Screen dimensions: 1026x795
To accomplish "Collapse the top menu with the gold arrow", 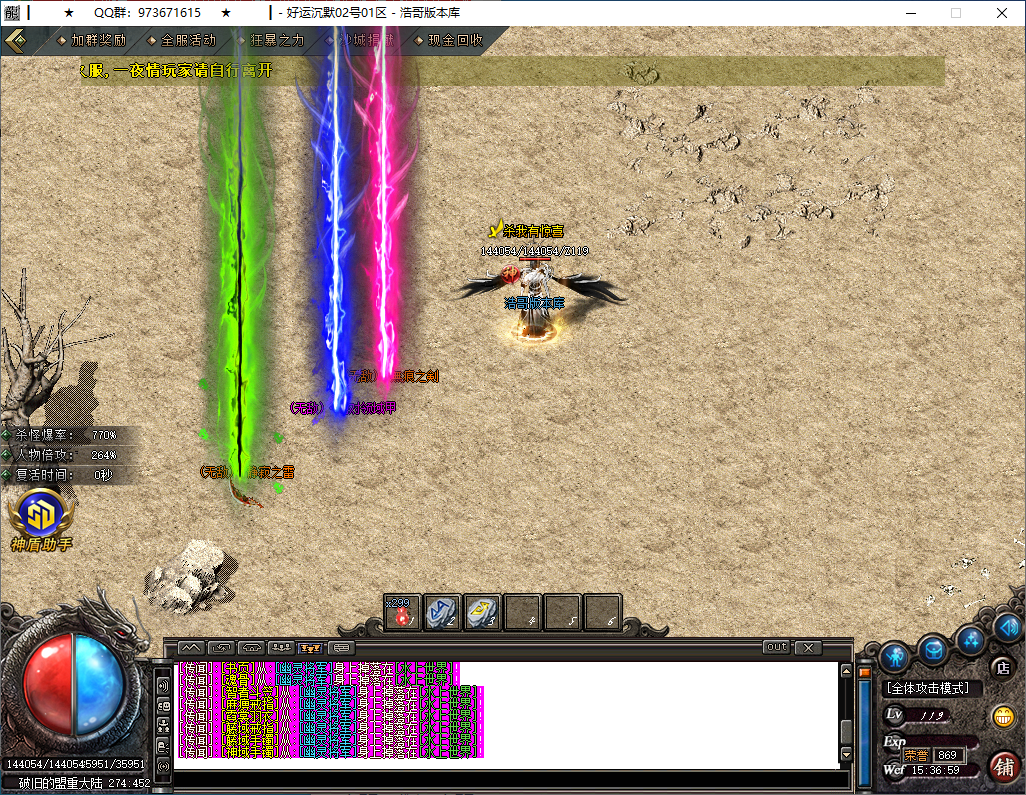I will coord(15,41).
